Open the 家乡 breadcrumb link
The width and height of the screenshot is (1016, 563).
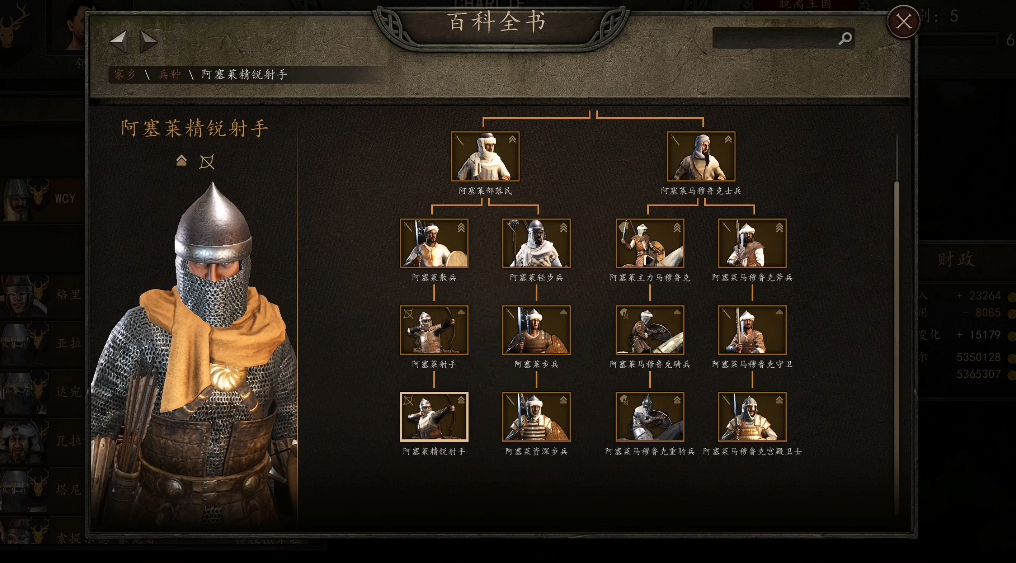[x=124, y=75]
